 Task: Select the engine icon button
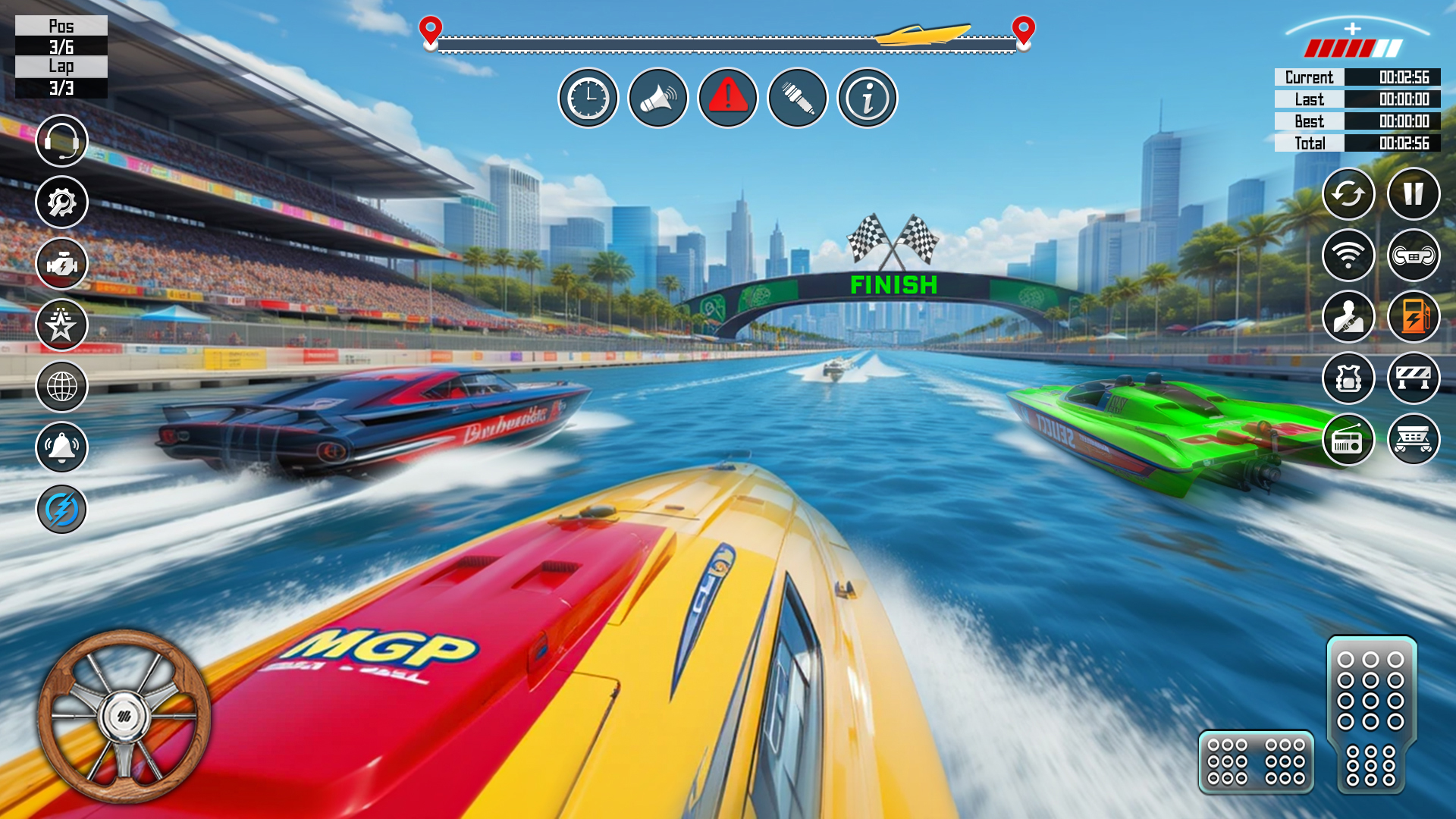[61, 263]
